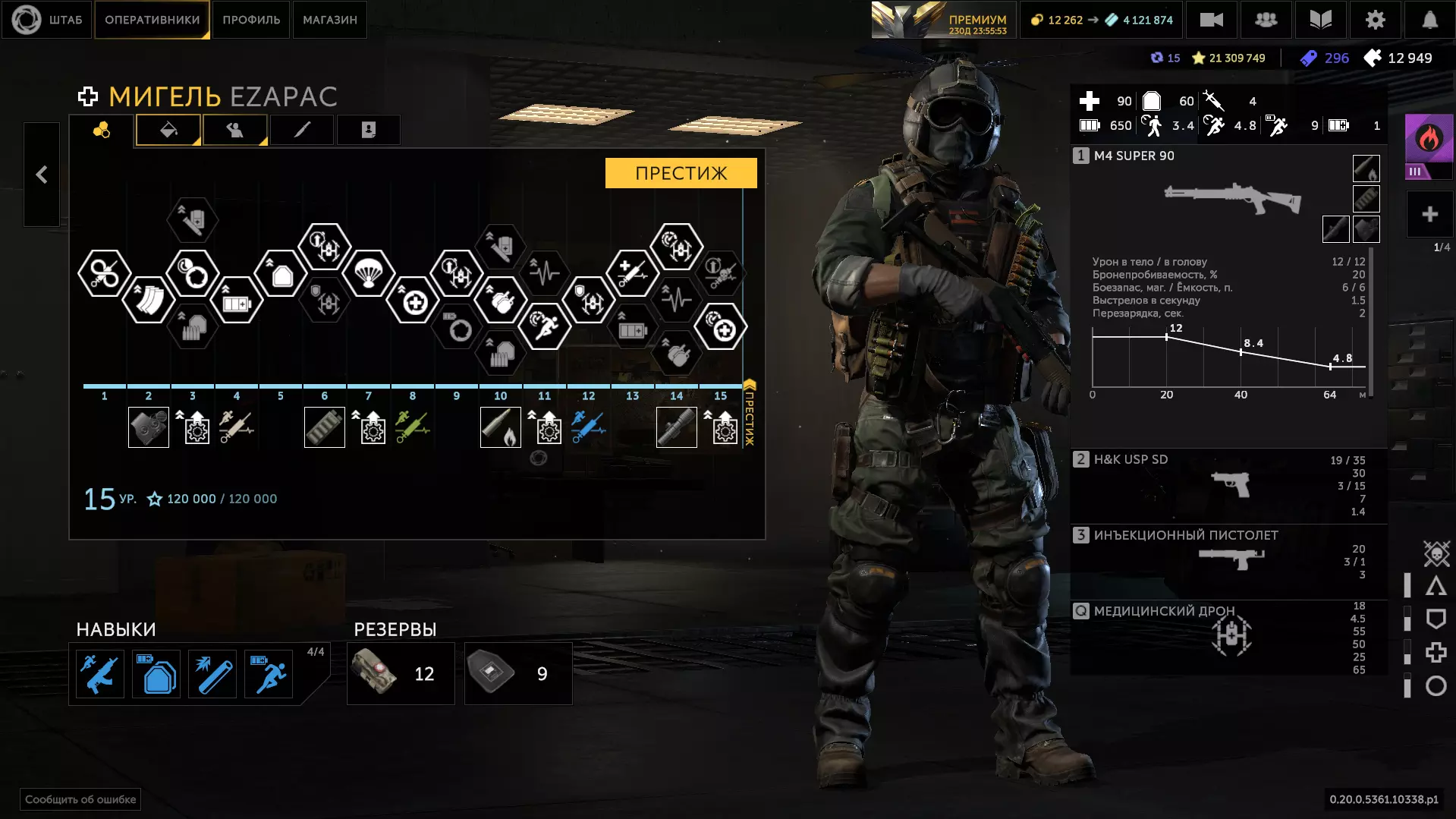Switch to the ОПЕРАТИВНИКИ tab
This screenshot has height=819, width=1456.
pos(152,20)
